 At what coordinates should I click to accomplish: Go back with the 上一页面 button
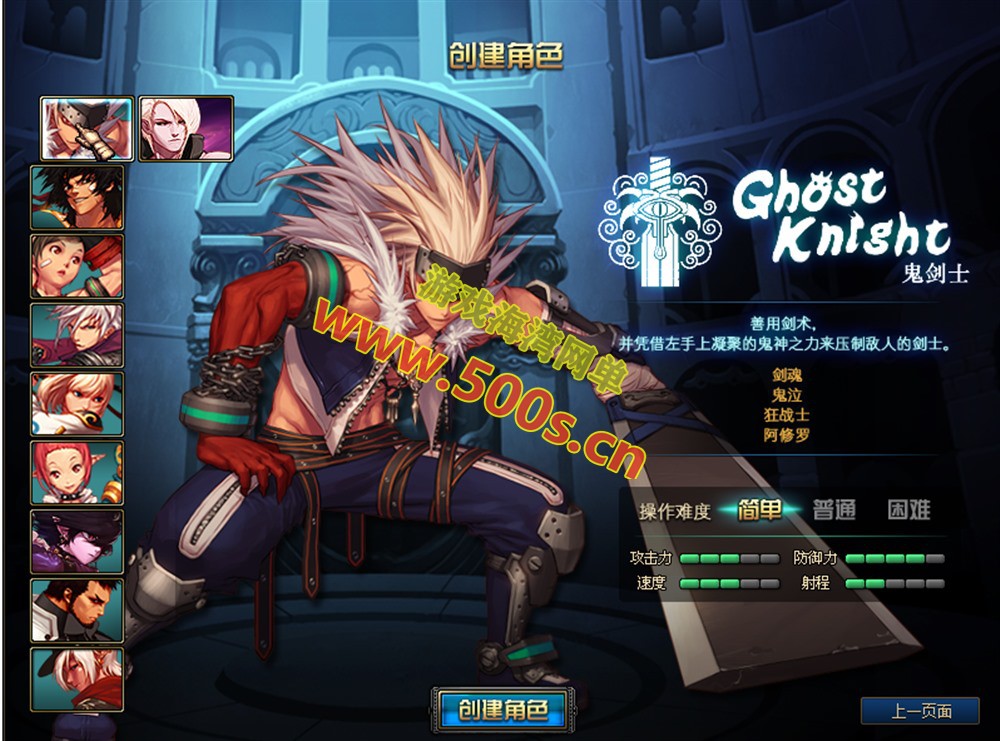coord(920,711)
